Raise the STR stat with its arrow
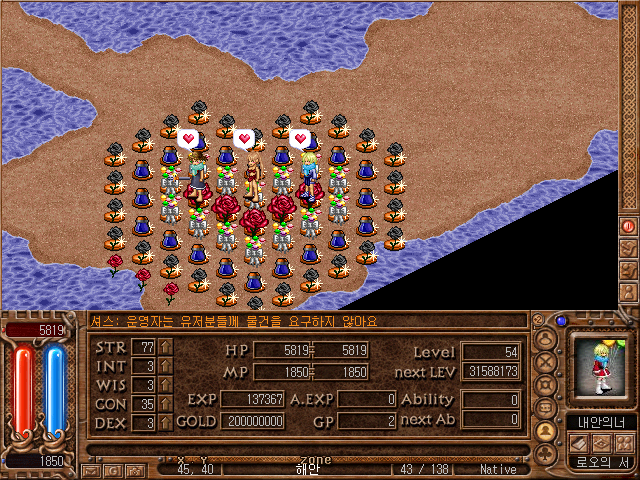 point(165,347)
